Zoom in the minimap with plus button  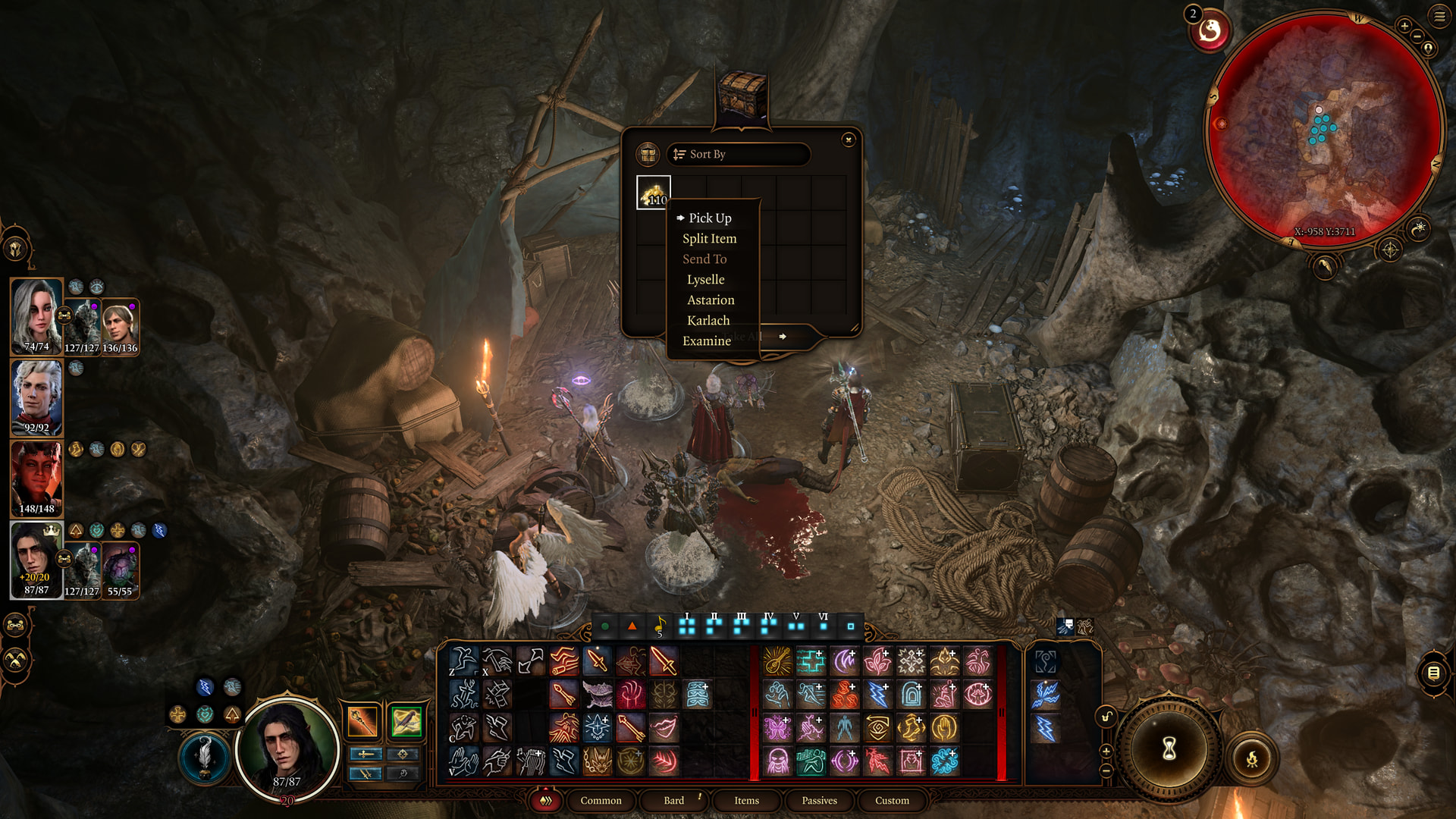tap(1404, 26)
